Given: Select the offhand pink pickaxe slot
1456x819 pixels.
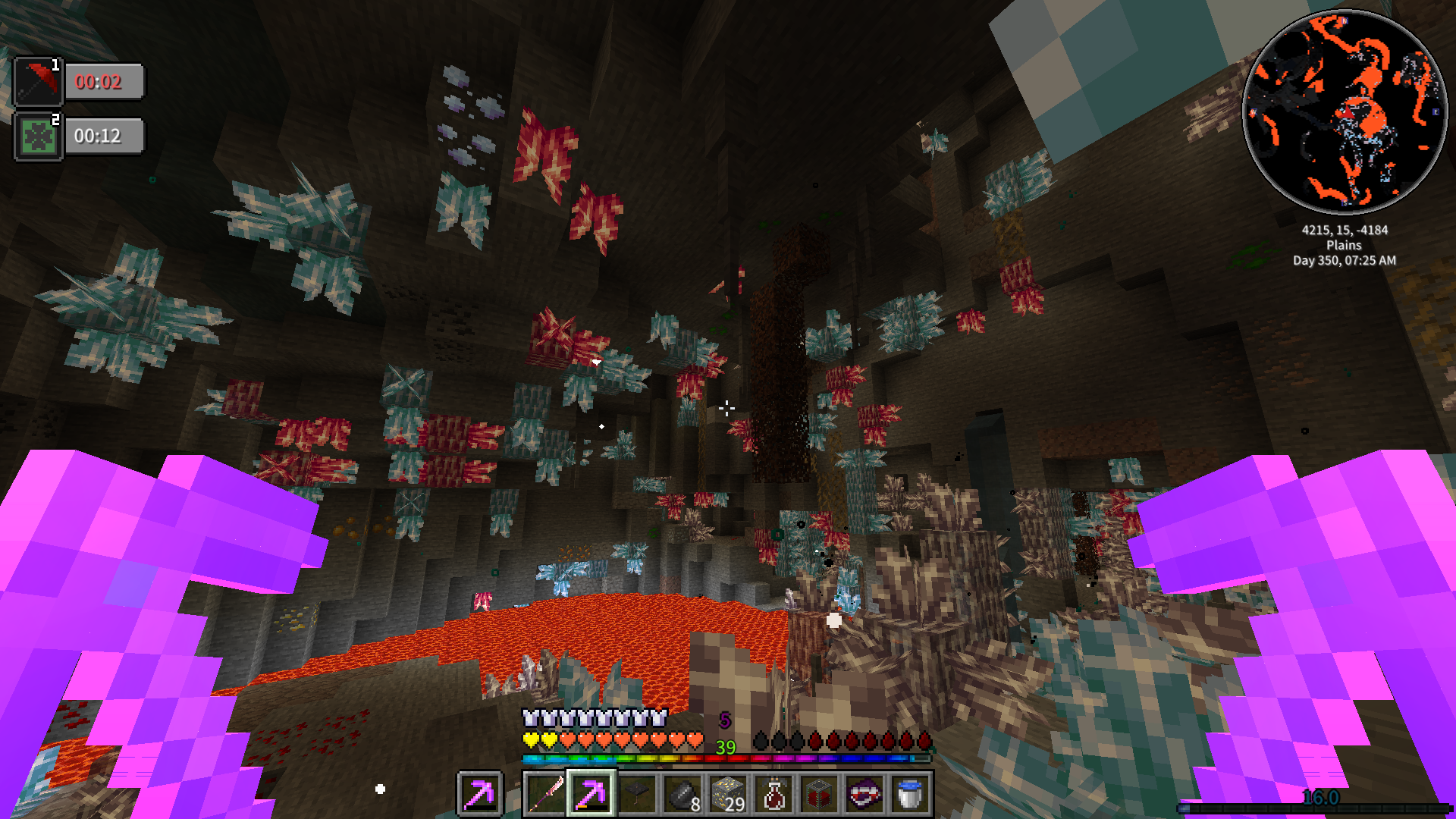Looking at the screenshot, I should (x=479, y=794).
